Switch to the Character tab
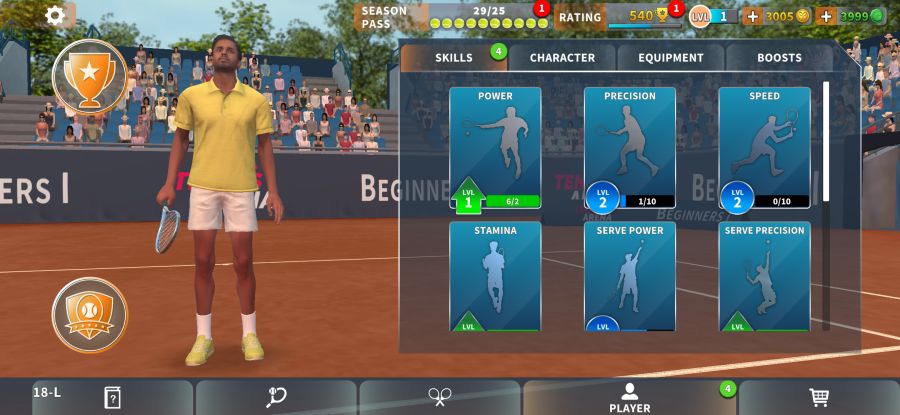This screenshot has width=900, height=415. pyautogui.click(x=562, y=58)
